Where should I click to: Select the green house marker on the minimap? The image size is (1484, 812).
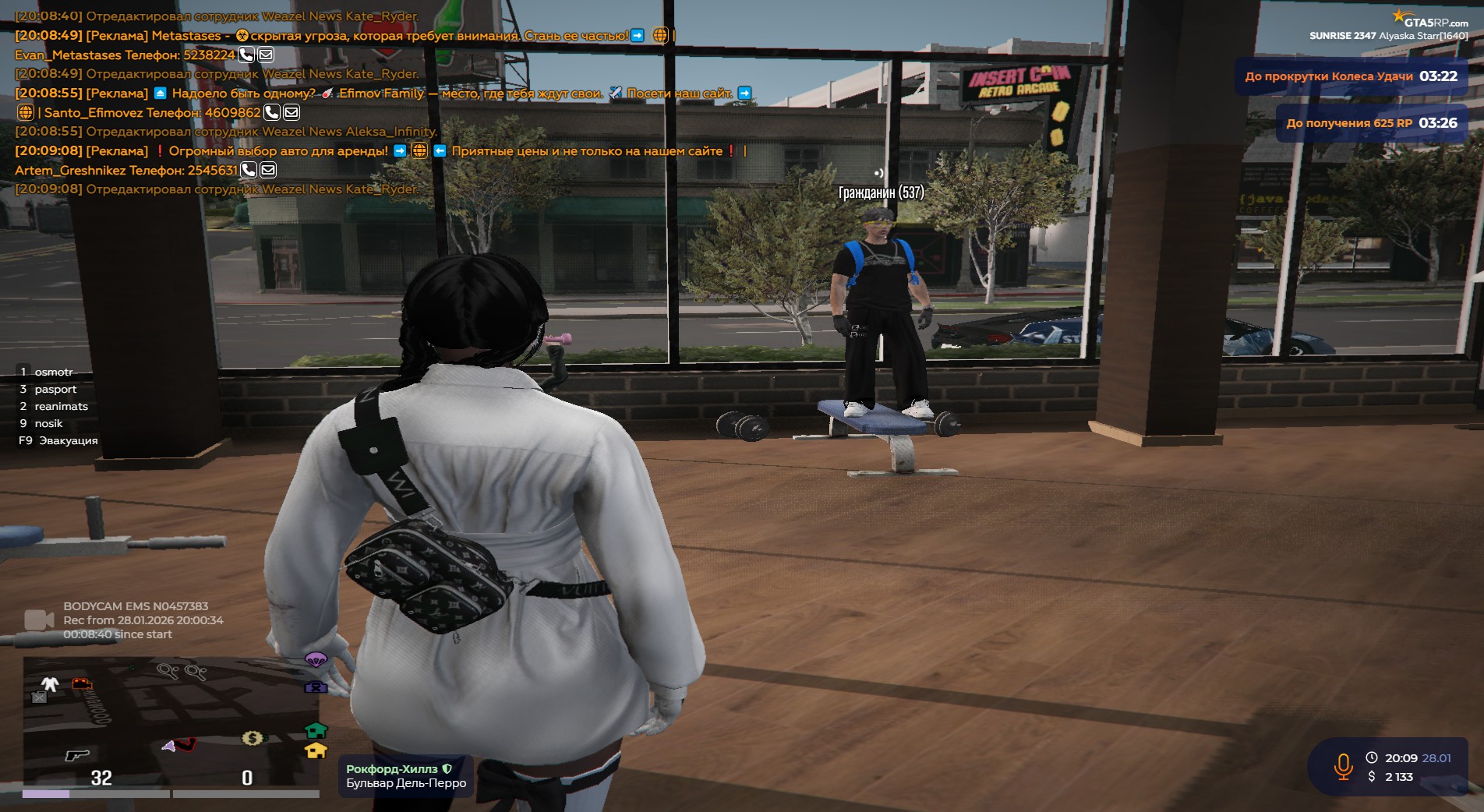316,730
